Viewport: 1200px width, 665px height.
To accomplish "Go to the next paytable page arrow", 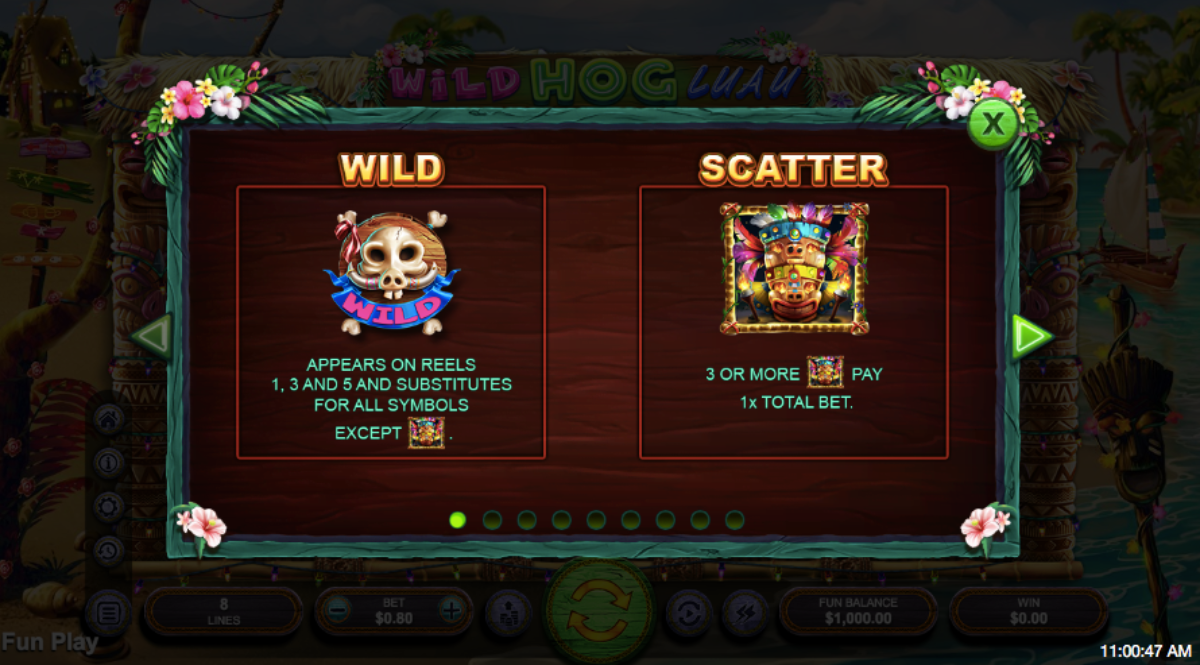I will pos(1031,336).
